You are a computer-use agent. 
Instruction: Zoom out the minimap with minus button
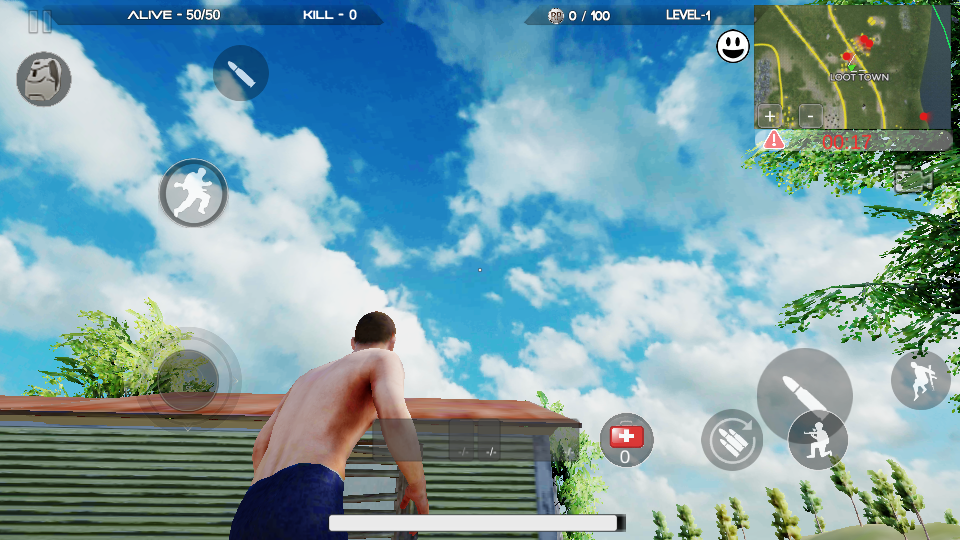coord(810,114)
